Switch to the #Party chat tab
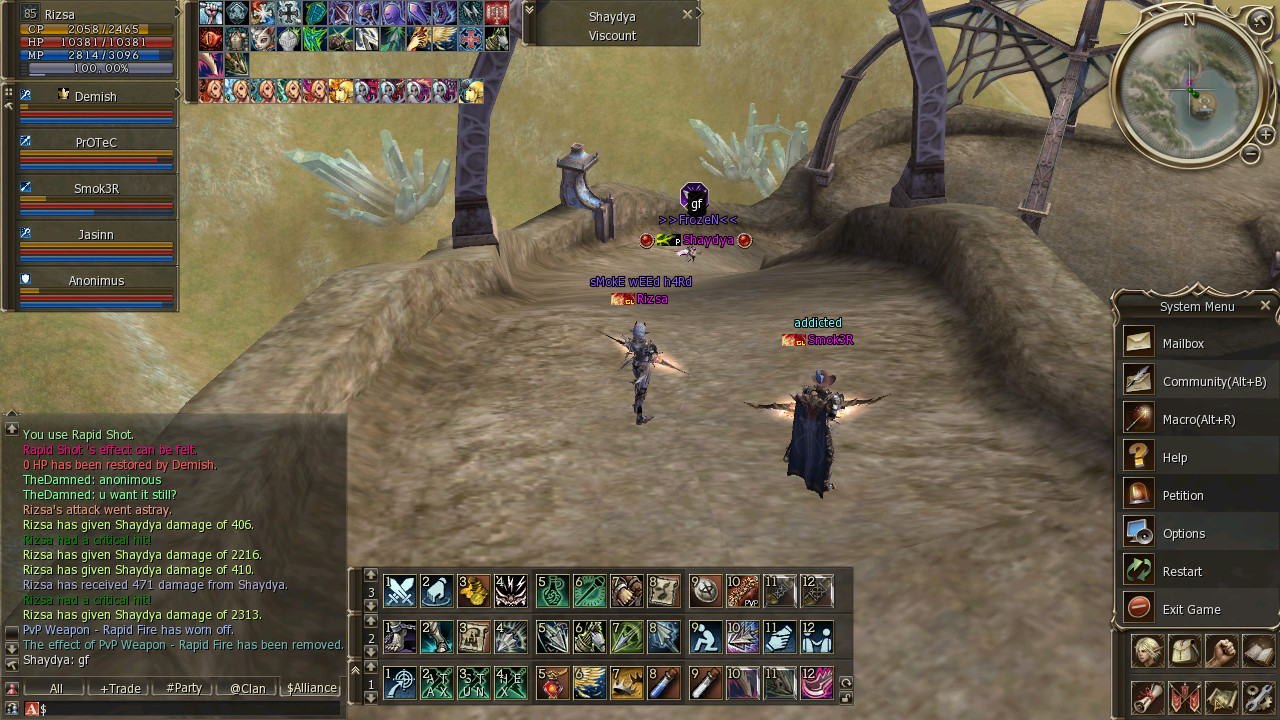The width and height of the screenshot is (1280, 720). [184, 688]
